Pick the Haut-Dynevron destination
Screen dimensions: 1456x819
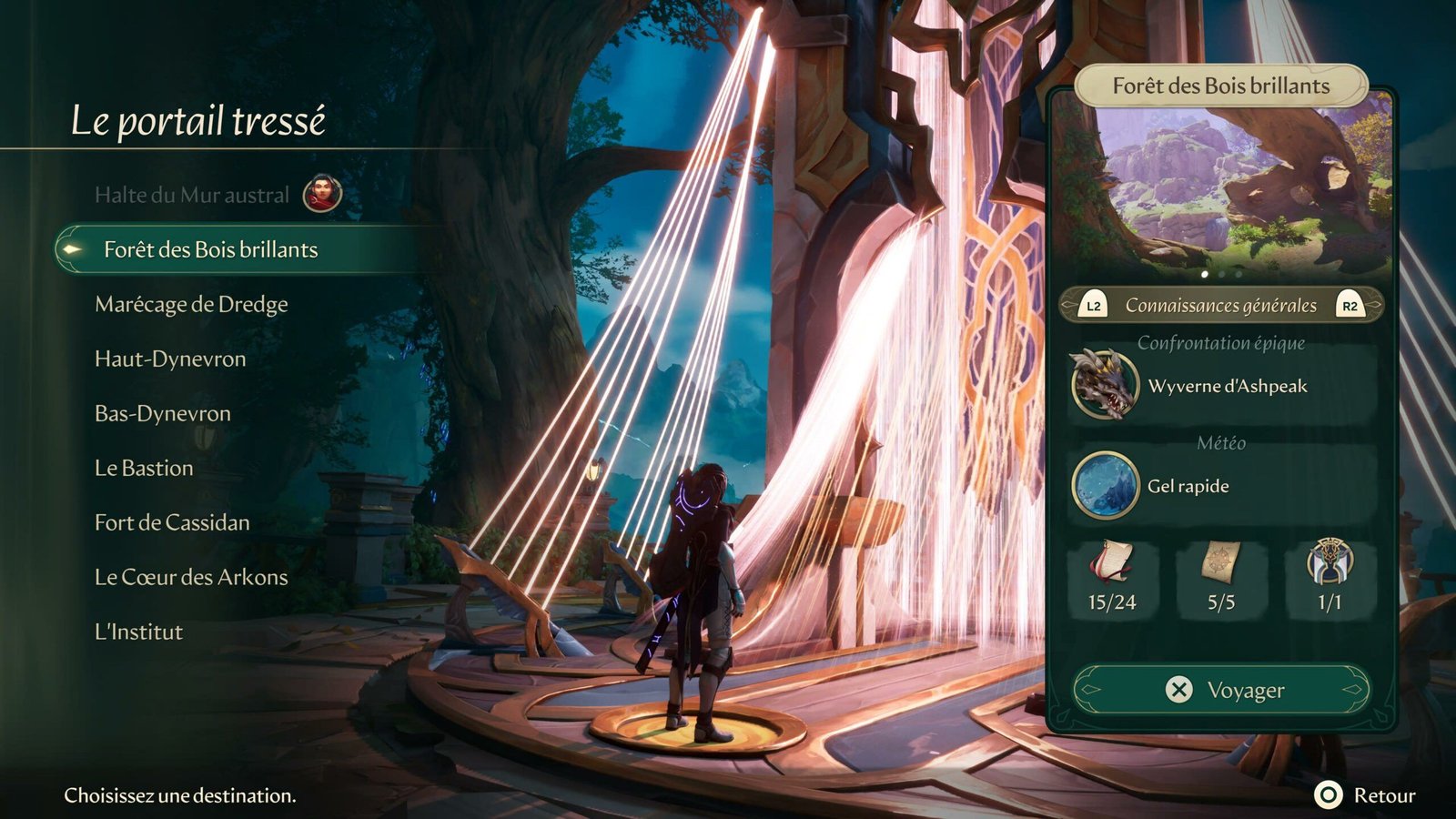pyautogui.click(x=170, y=359)
